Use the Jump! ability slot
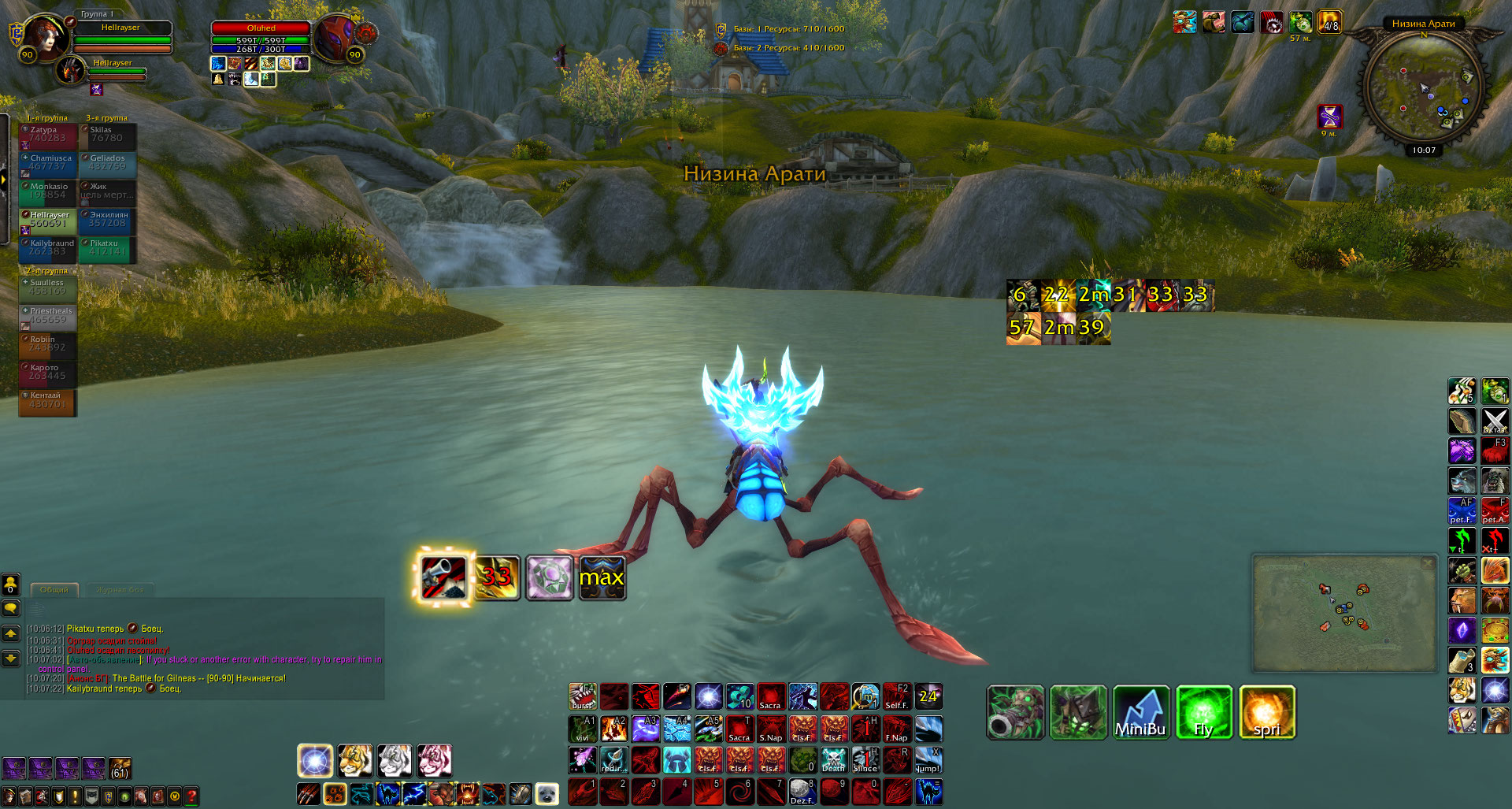This screenshot has height=809, width=1512. click(928, 760)
